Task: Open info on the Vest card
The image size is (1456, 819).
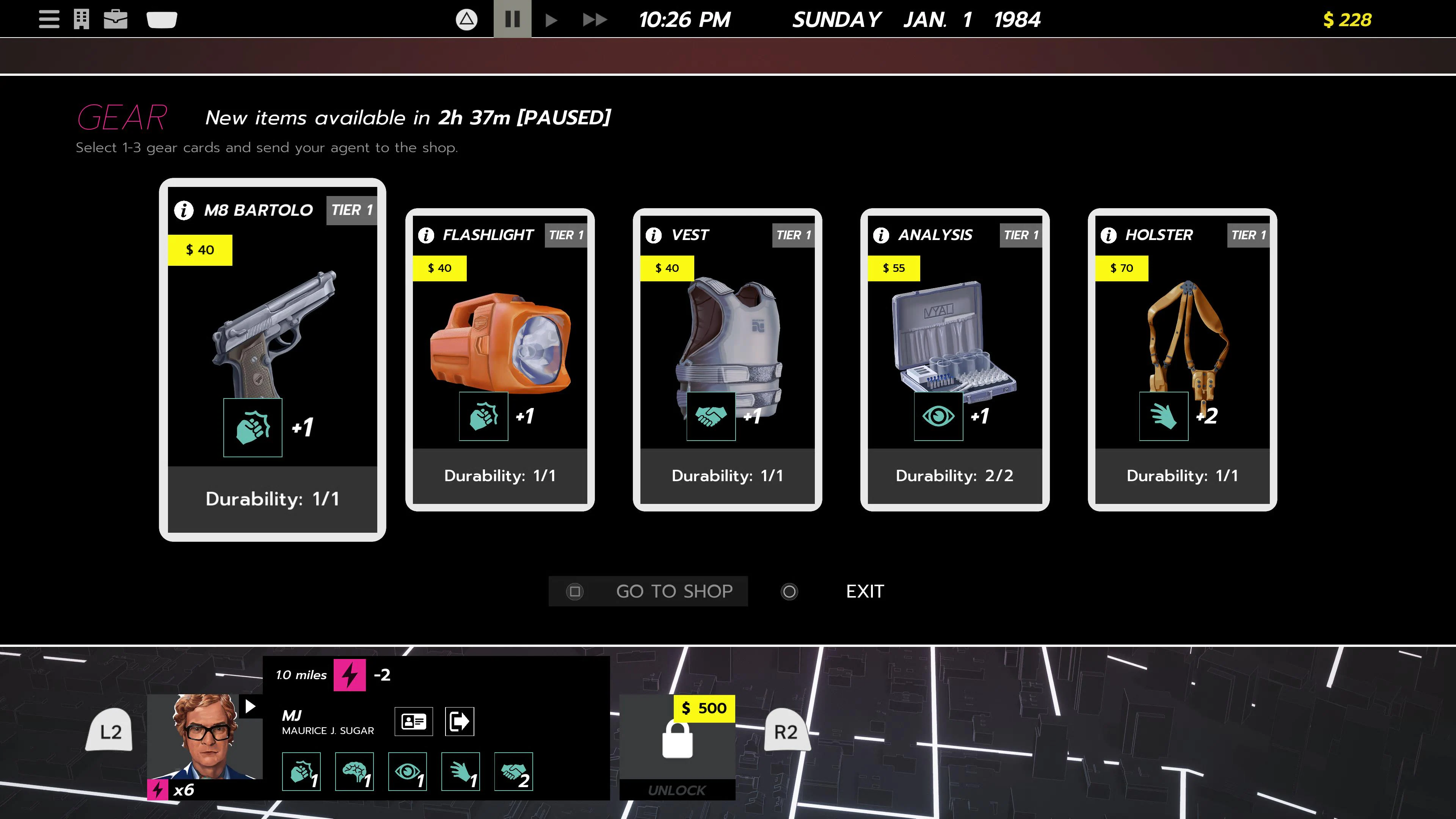Action: 653,236
